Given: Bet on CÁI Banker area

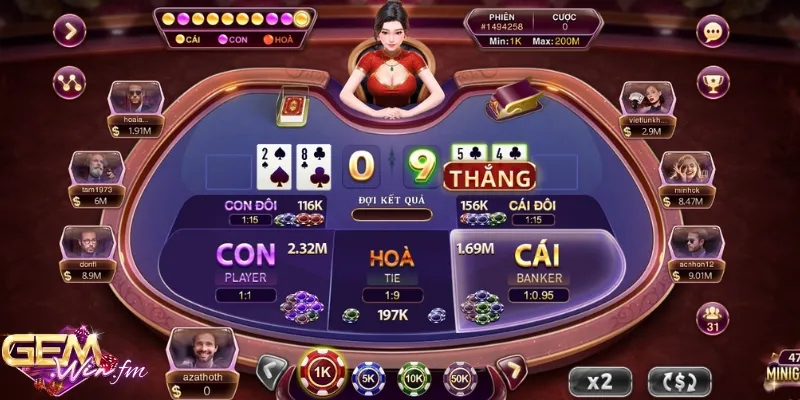Looking at the screenshot, I should pyautogui.click(x=540, y=270).
